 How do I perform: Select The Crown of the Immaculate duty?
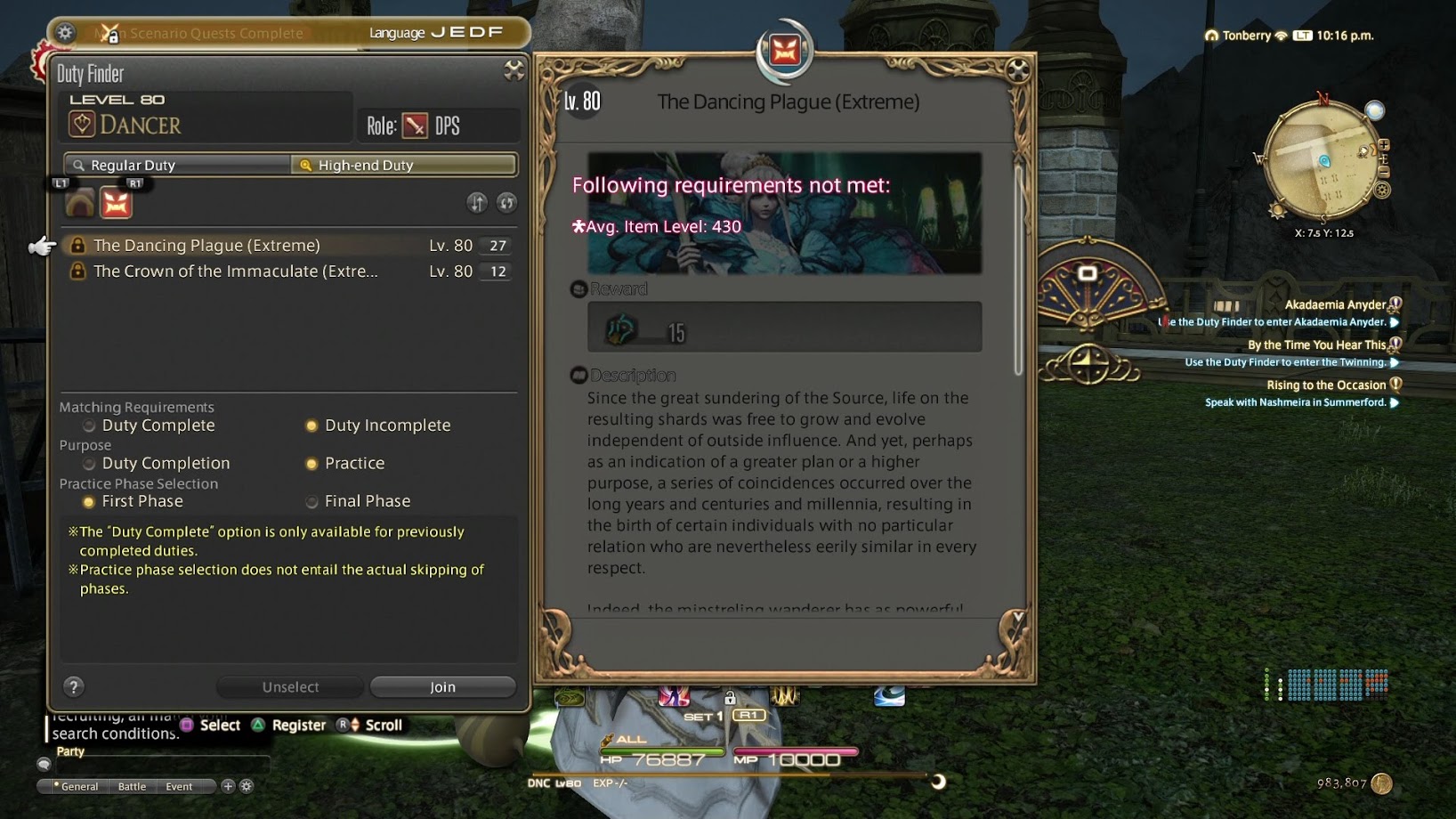coord(236,271)
